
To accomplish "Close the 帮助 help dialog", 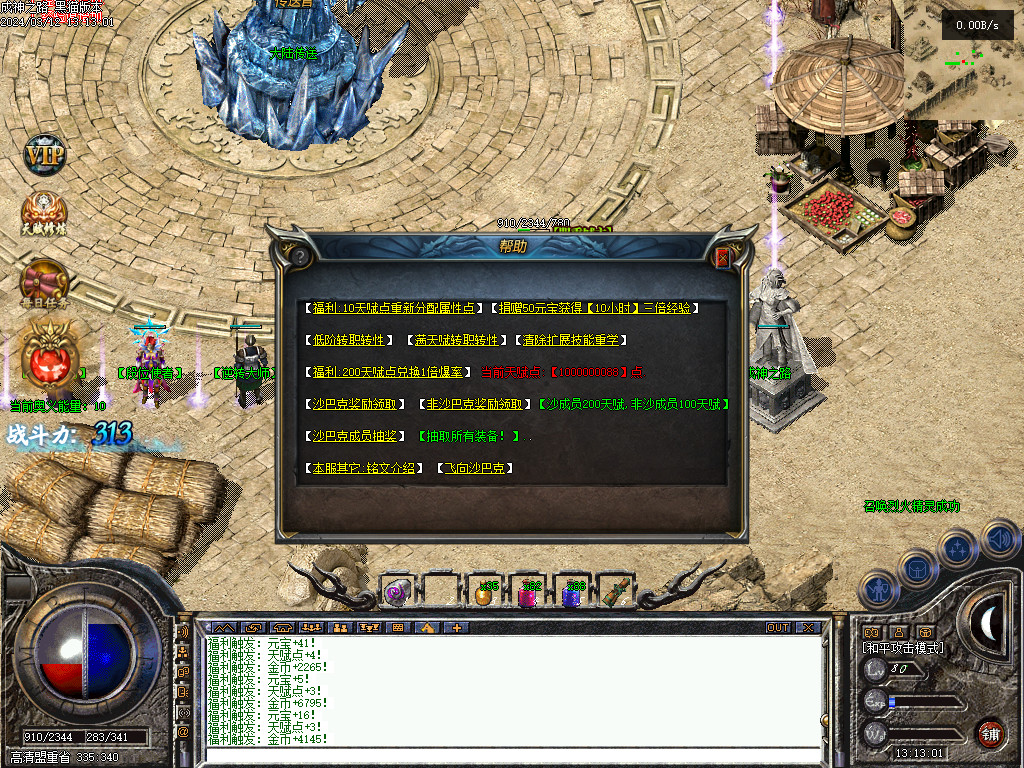I will [723, 258].
